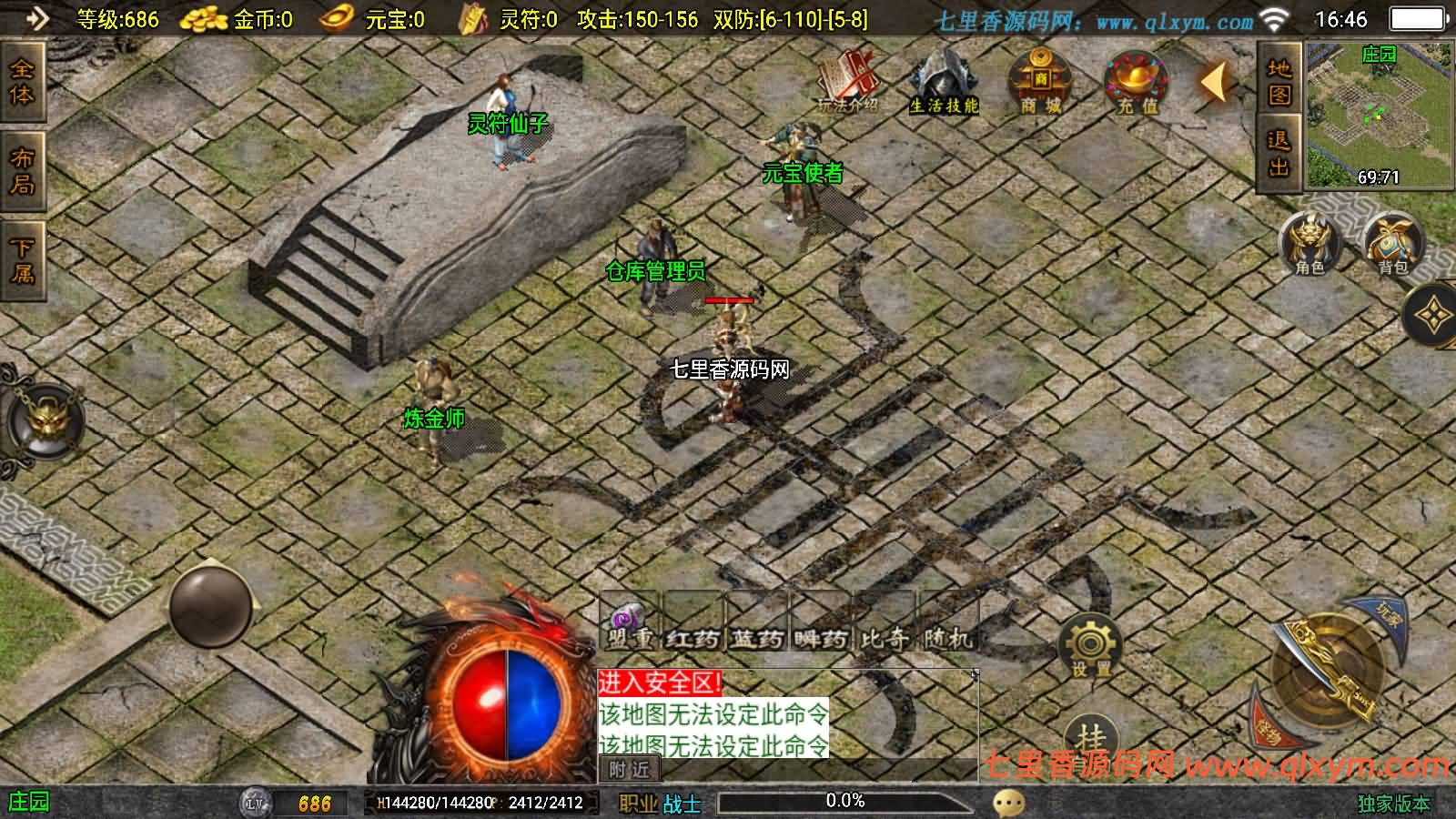Open the 玩法介绍 gameplay guide icon
Screen dimensions: 1456x819
[848, 80]
